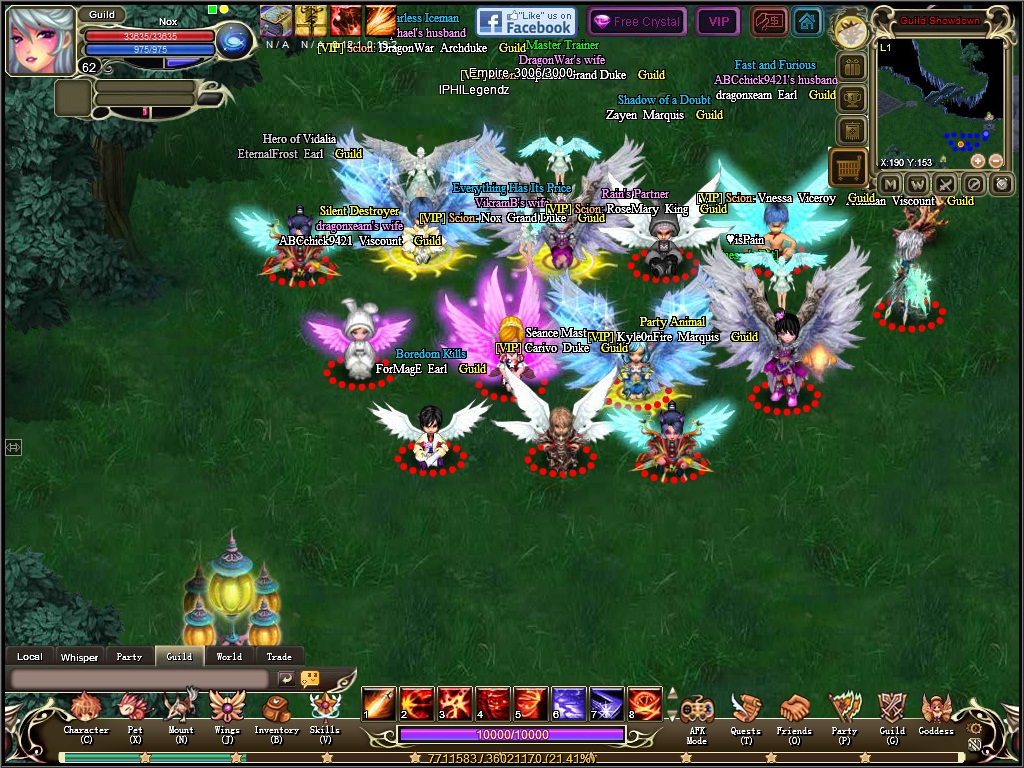The height and width of the screenshot is (768, 1024).
Task: Open the VIP menu
Action: point(718,21)
